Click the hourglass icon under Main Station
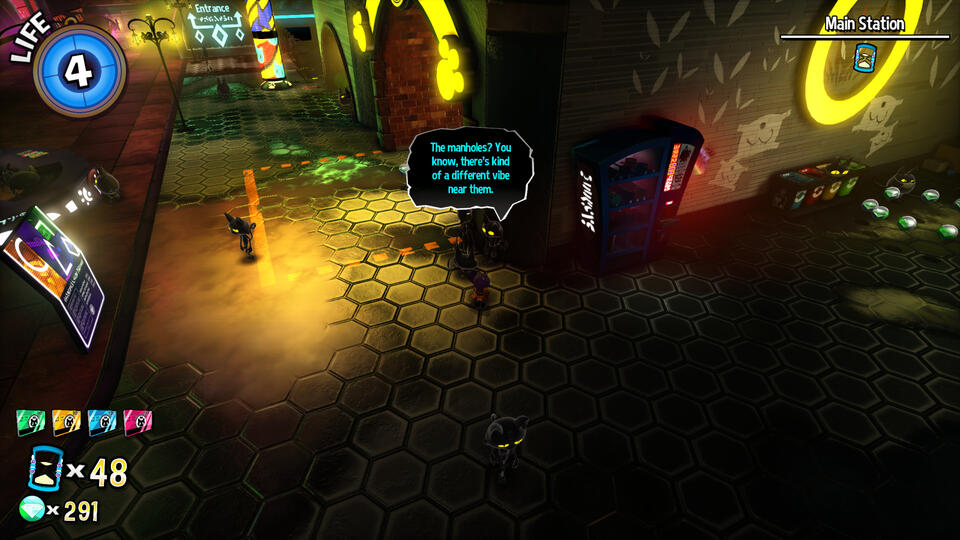 tap(864, 59)
